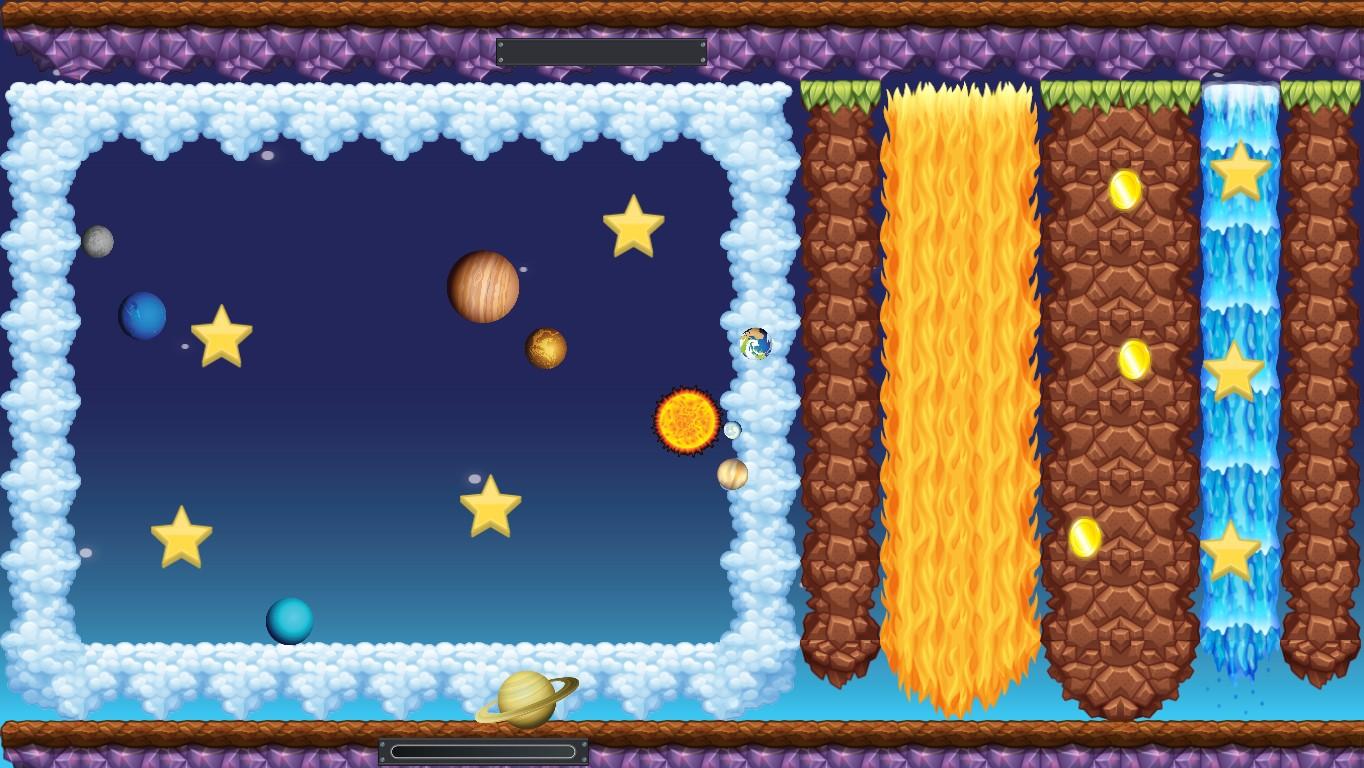The image size is (1364, 768).
Task: Click the golden planet below Jupiter
Action: pos(547,348)
